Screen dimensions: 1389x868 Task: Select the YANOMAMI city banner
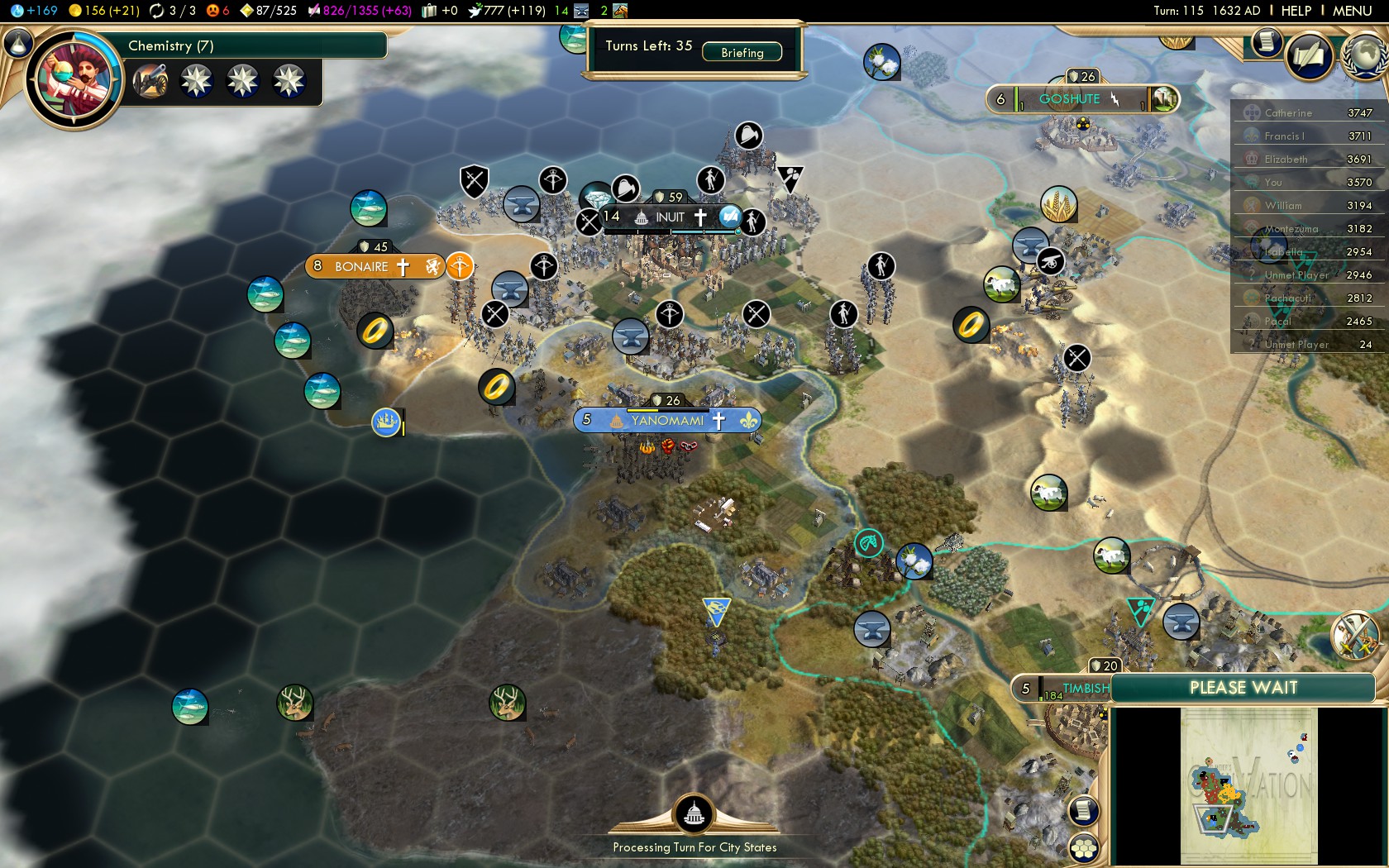click(x=667, y=420)
